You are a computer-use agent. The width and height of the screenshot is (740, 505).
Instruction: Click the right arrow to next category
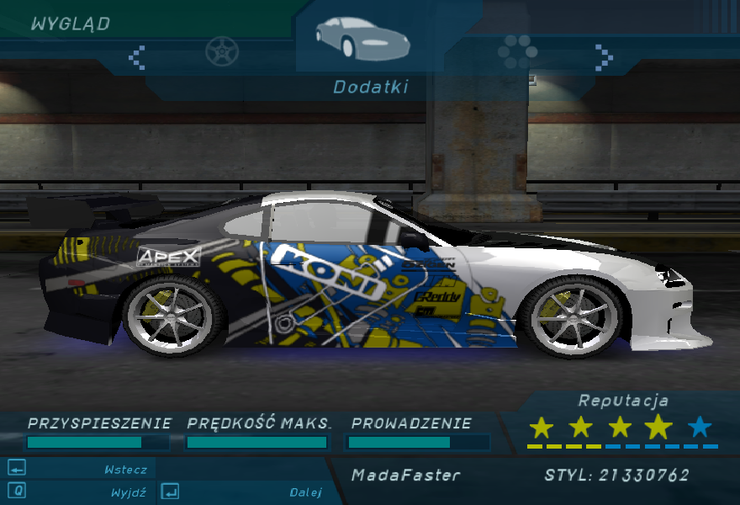click(603, 56)
